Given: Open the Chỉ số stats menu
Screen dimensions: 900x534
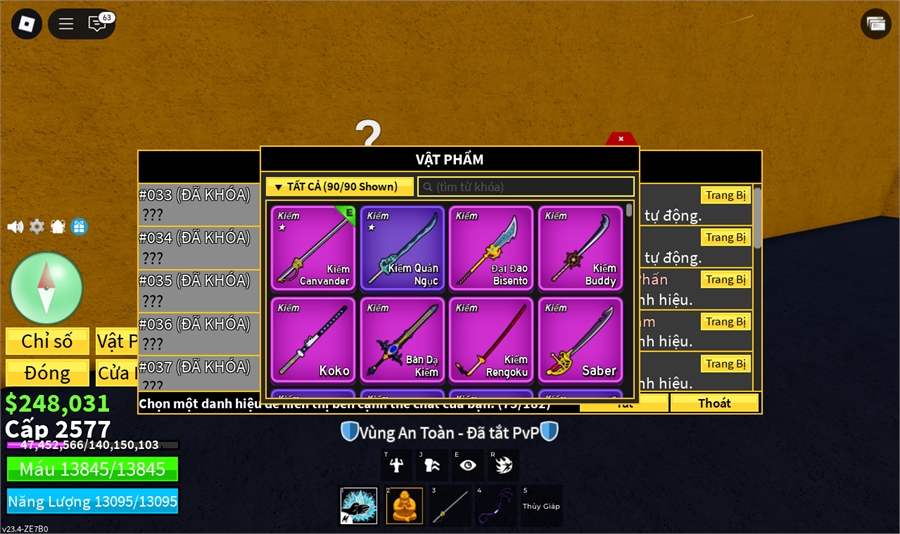Looking at the screenshot, I should click(x=47, y=341).
